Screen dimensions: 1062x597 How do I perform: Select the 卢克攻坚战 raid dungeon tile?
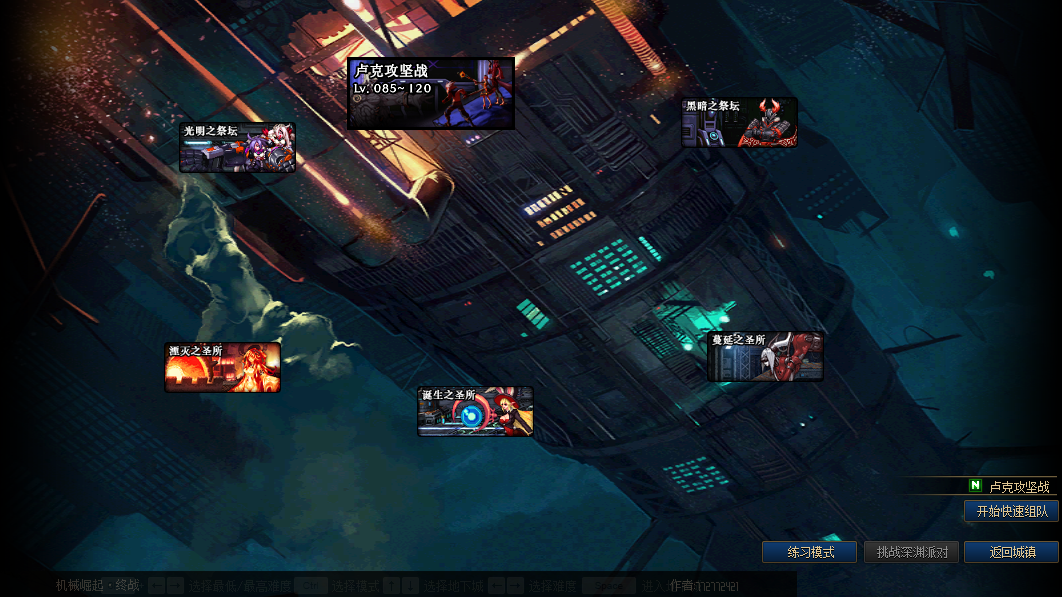point(431,93)
